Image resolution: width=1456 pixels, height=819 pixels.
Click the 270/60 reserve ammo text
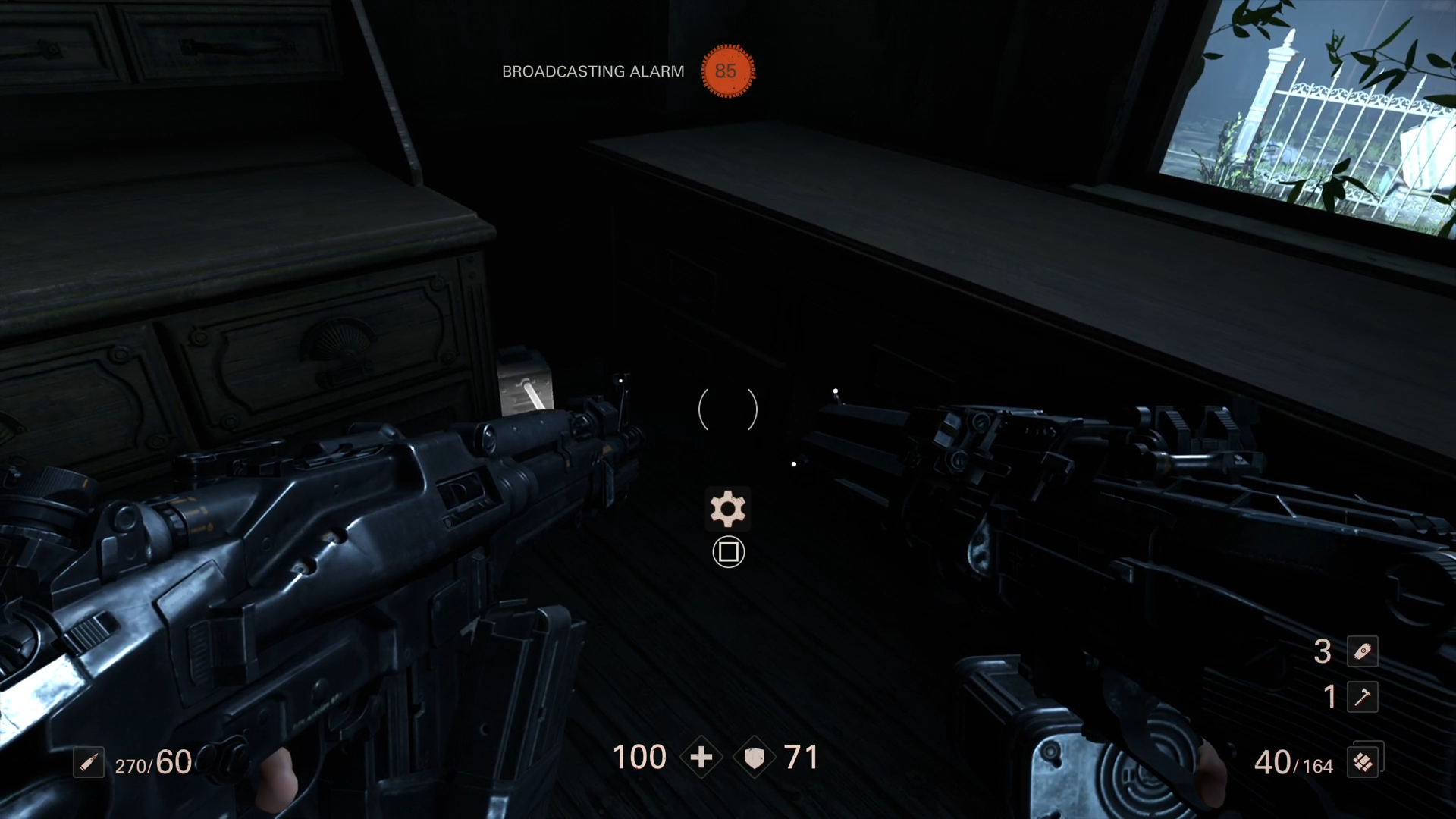(152, 763)
